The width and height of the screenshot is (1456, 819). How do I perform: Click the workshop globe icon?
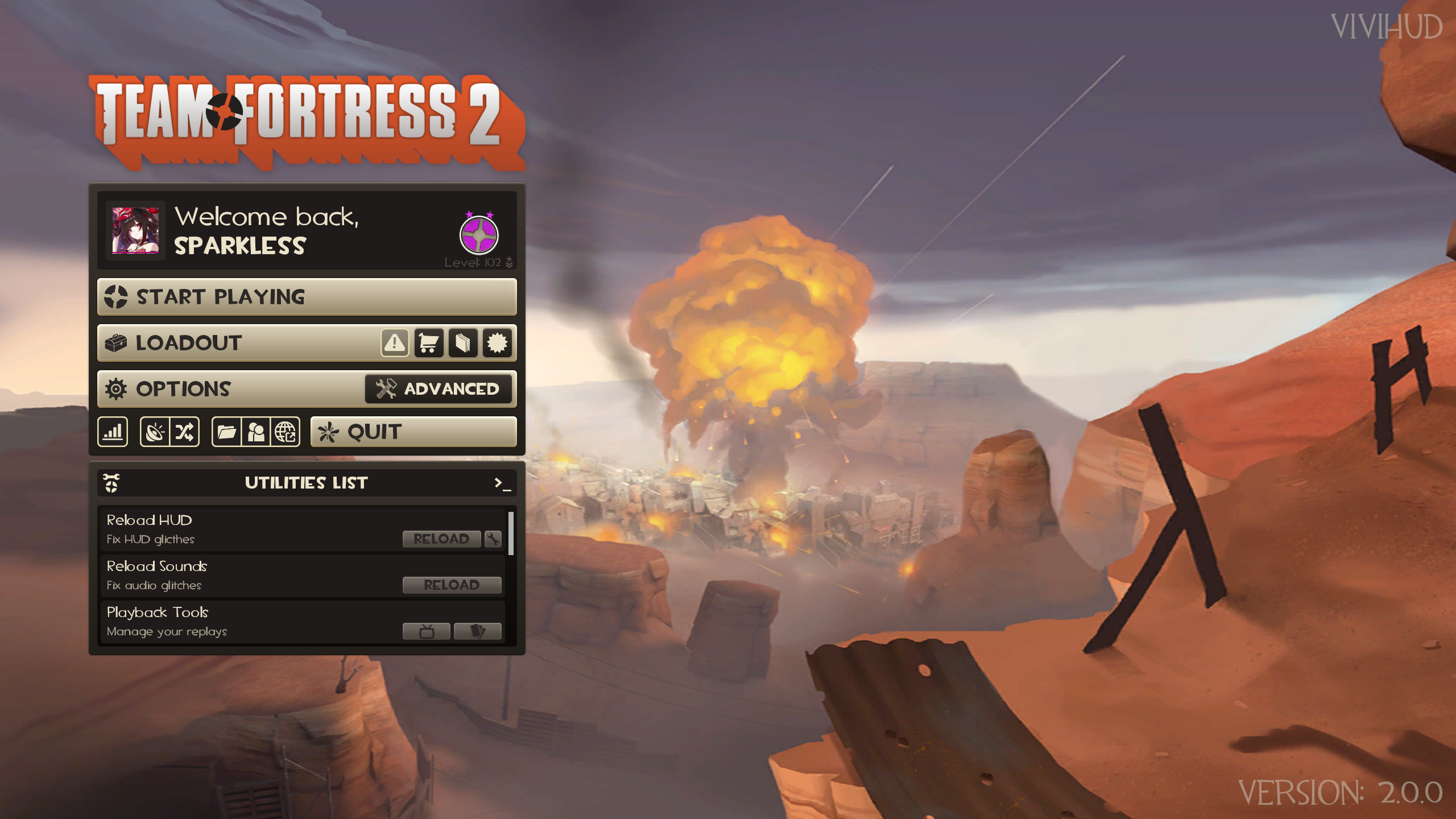click(x=284, y=432)
